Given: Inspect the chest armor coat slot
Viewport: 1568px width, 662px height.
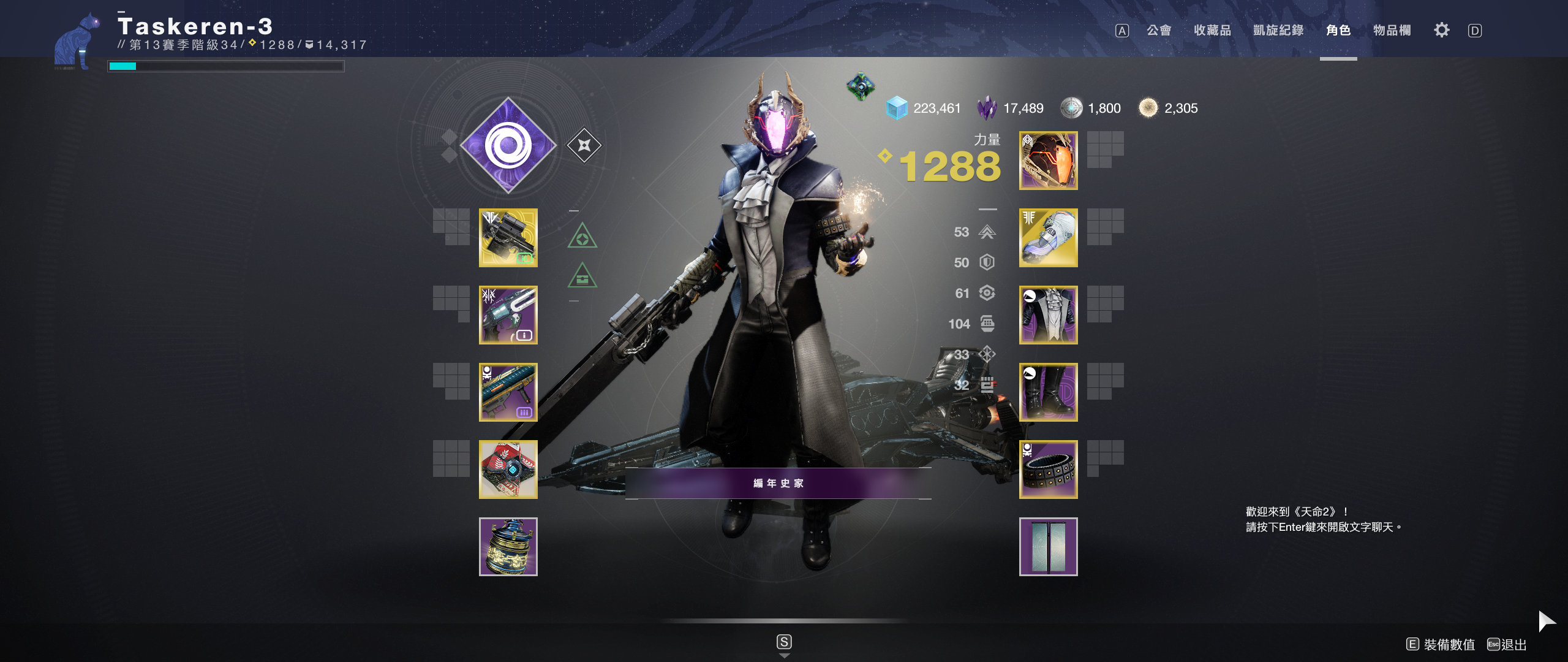Looking at the screenshot, I should [x=1048, y=315].
